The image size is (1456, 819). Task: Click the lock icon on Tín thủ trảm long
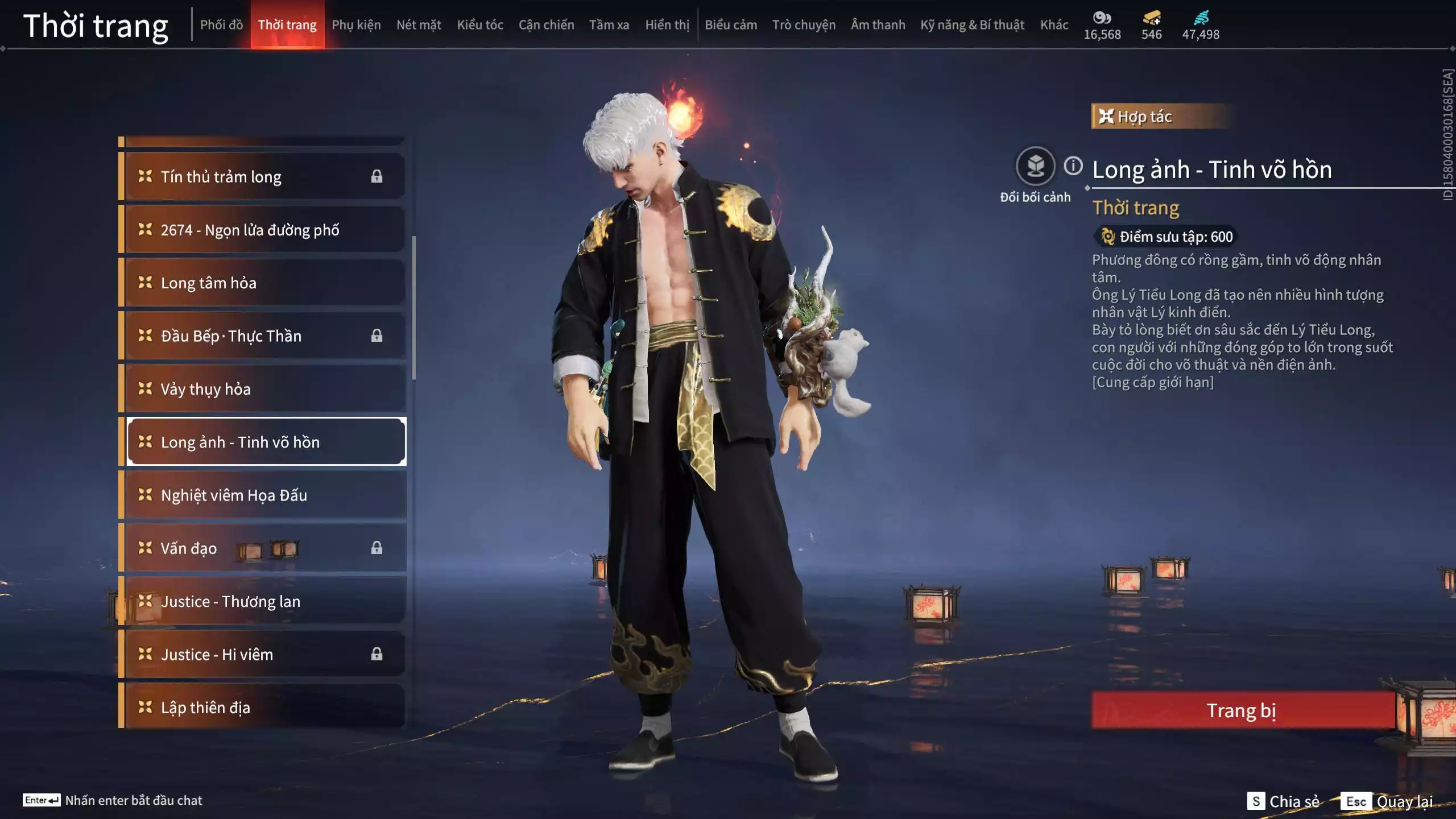378,177
